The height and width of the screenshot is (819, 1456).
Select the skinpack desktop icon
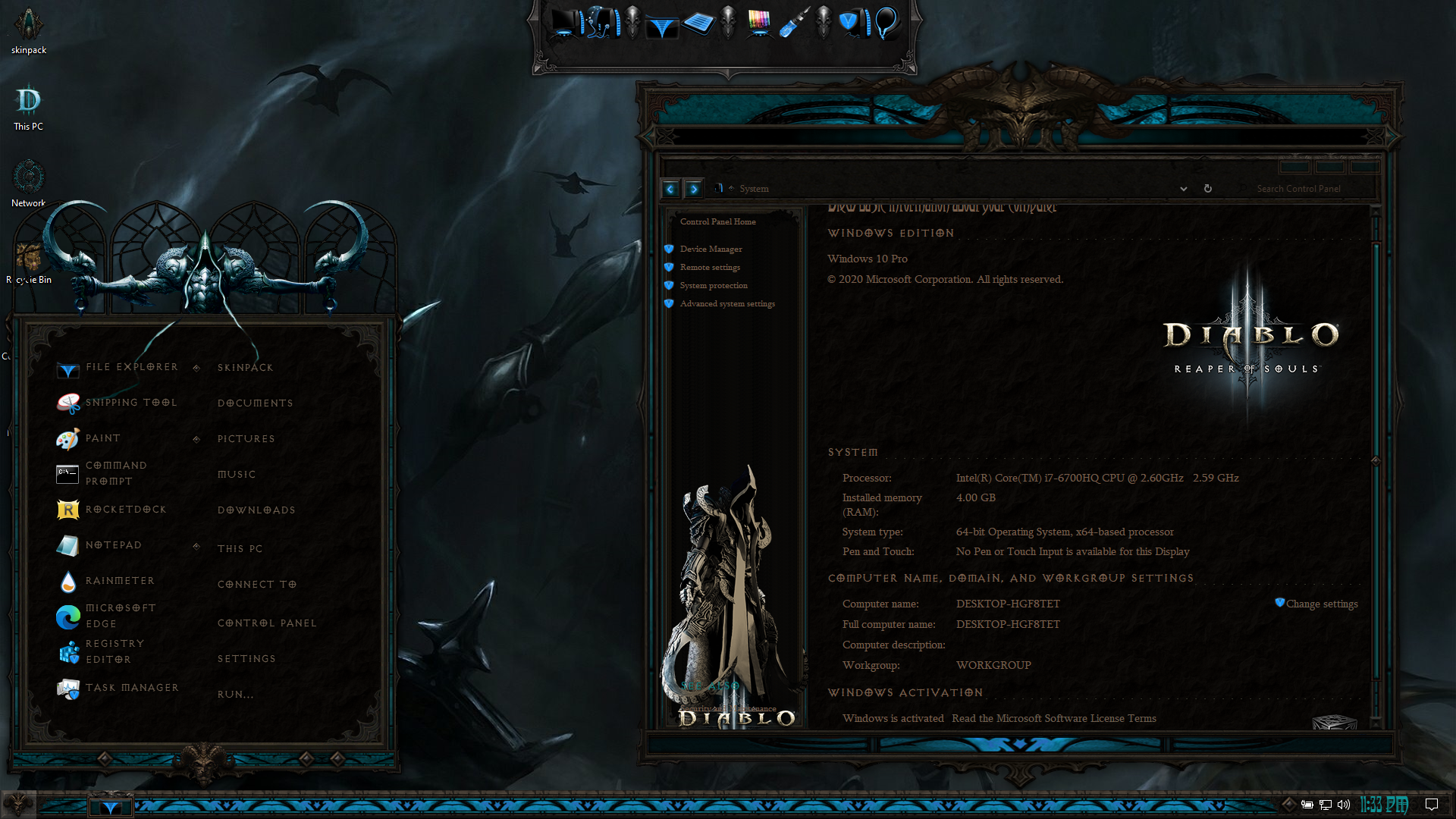(x=29, y=30)
